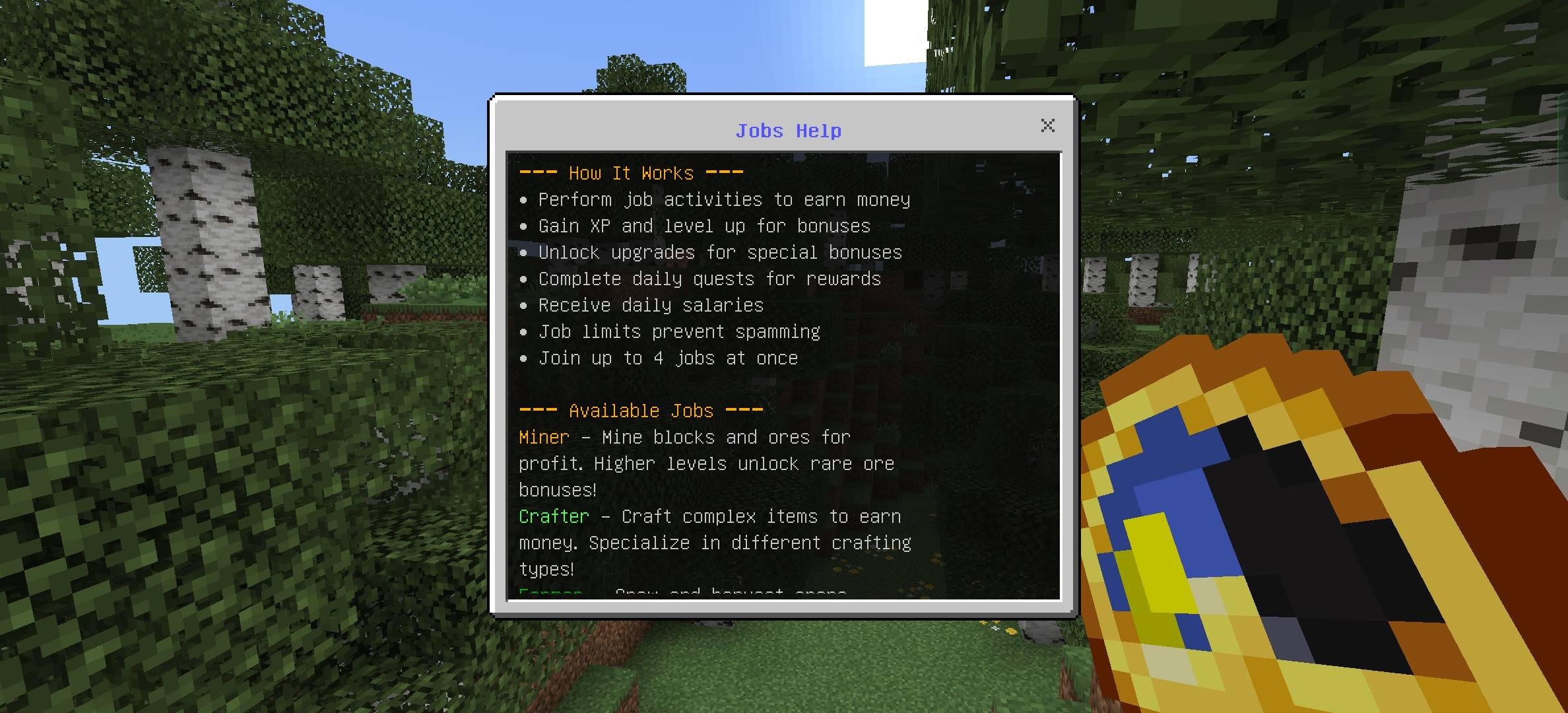Click the Join up to 4 jobs line
1568x713 pixels.
click(x=667, y=358)
